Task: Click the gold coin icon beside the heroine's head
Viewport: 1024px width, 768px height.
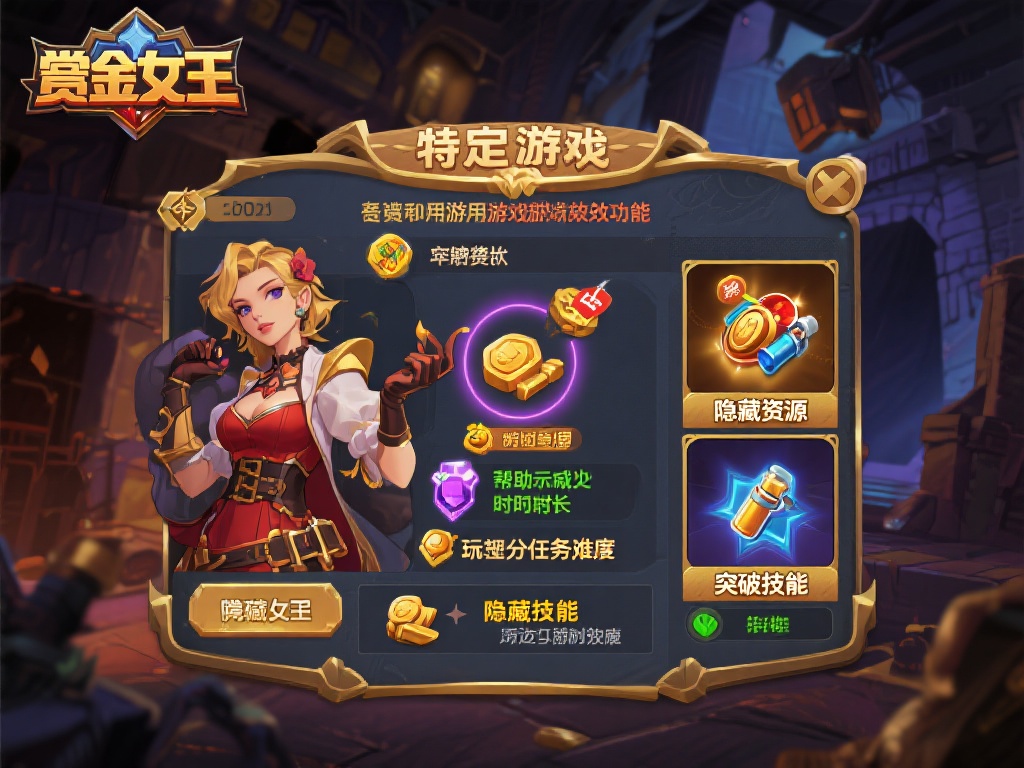Action: click(x=389, y=255)
